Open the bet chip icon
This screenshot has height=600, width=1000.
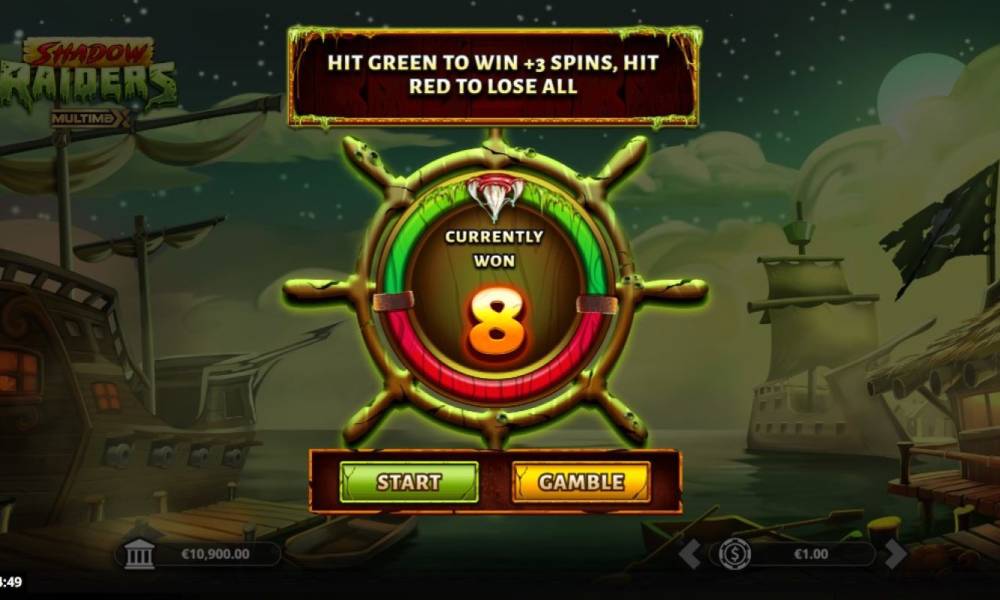(736, 553)
